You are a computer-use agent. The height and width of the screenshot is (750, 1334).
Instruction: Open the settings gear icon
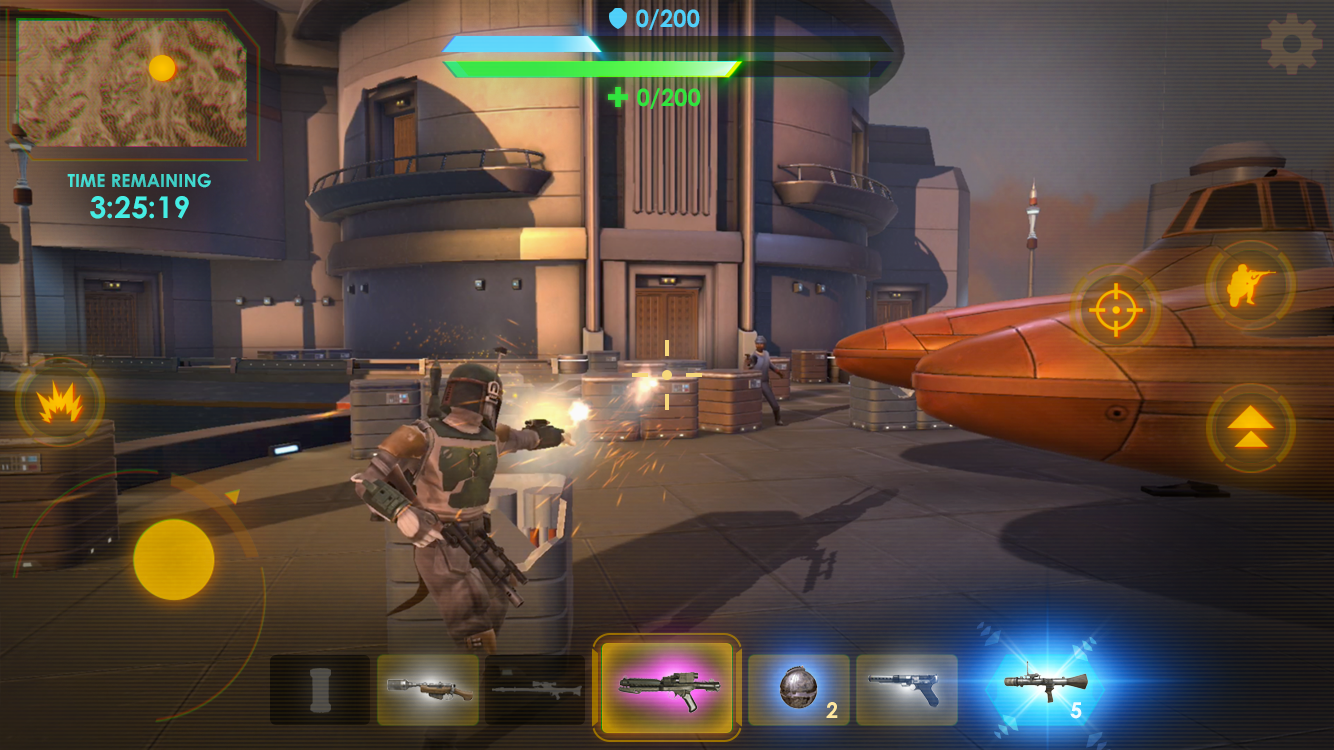(1291, 43)
